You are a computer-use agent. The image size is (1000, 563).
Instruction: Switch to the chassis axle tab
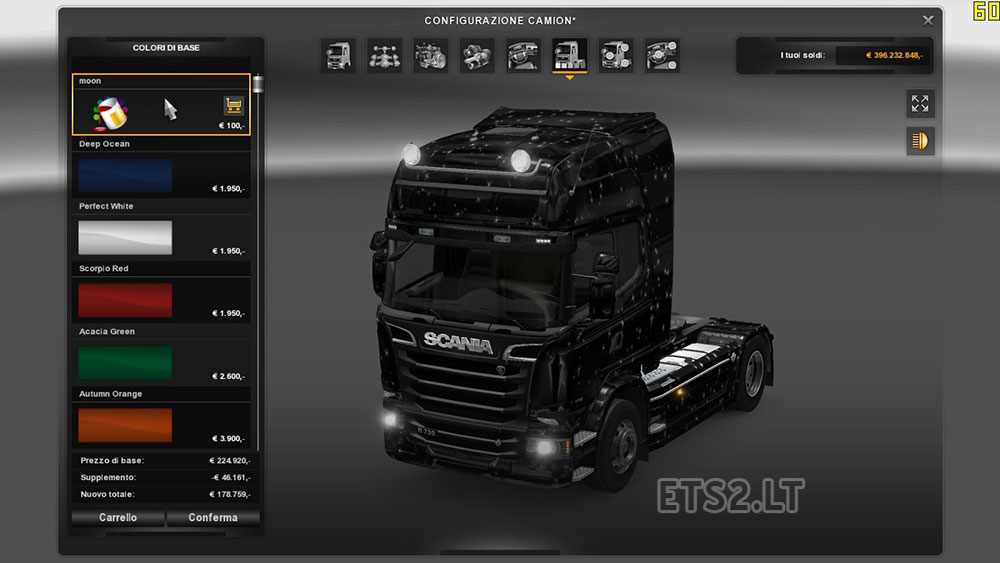click(x=385, y=56)
